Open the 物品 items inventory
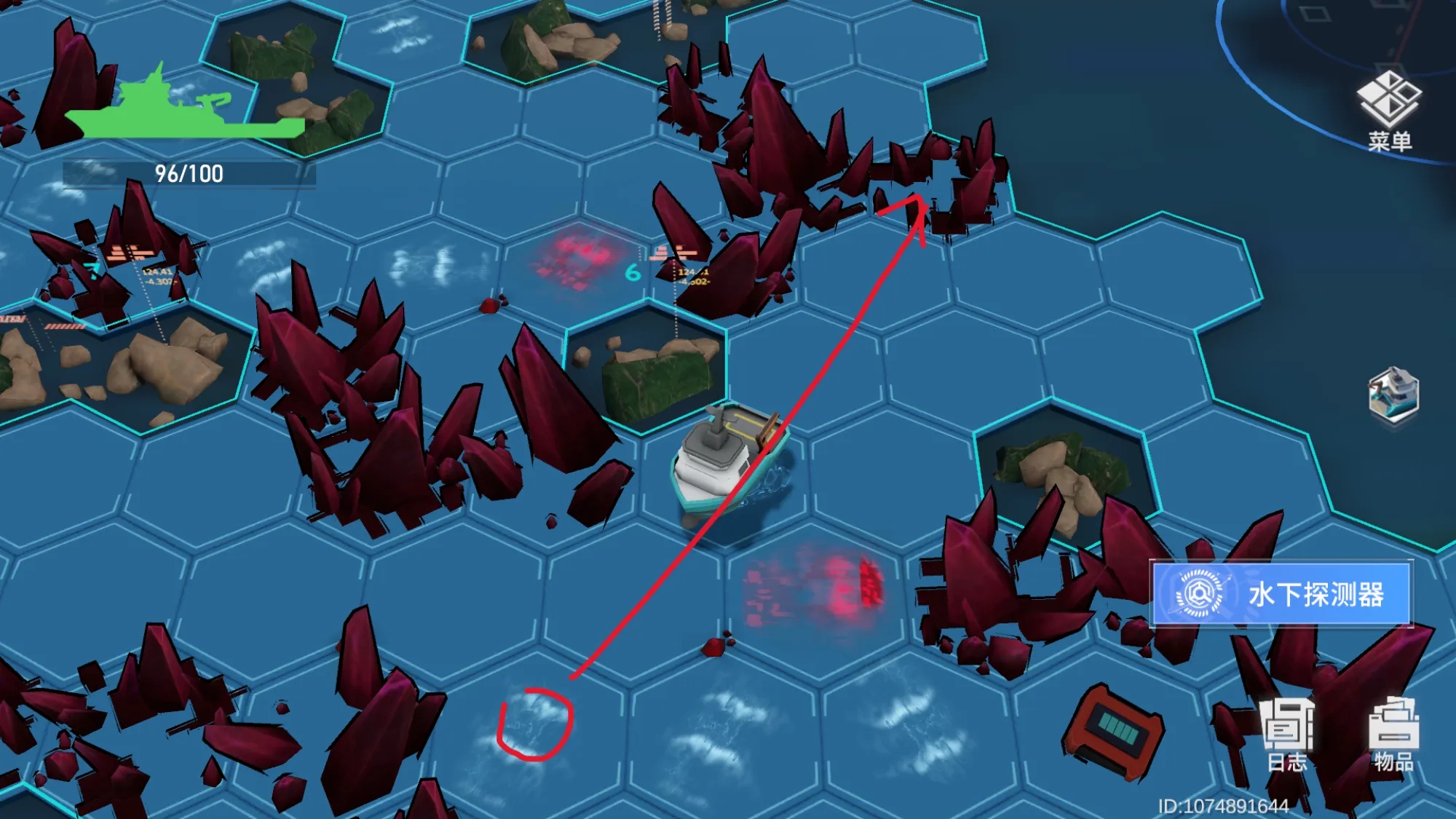This screenshot has width=1456, height=819. (x=1393, y=734)
